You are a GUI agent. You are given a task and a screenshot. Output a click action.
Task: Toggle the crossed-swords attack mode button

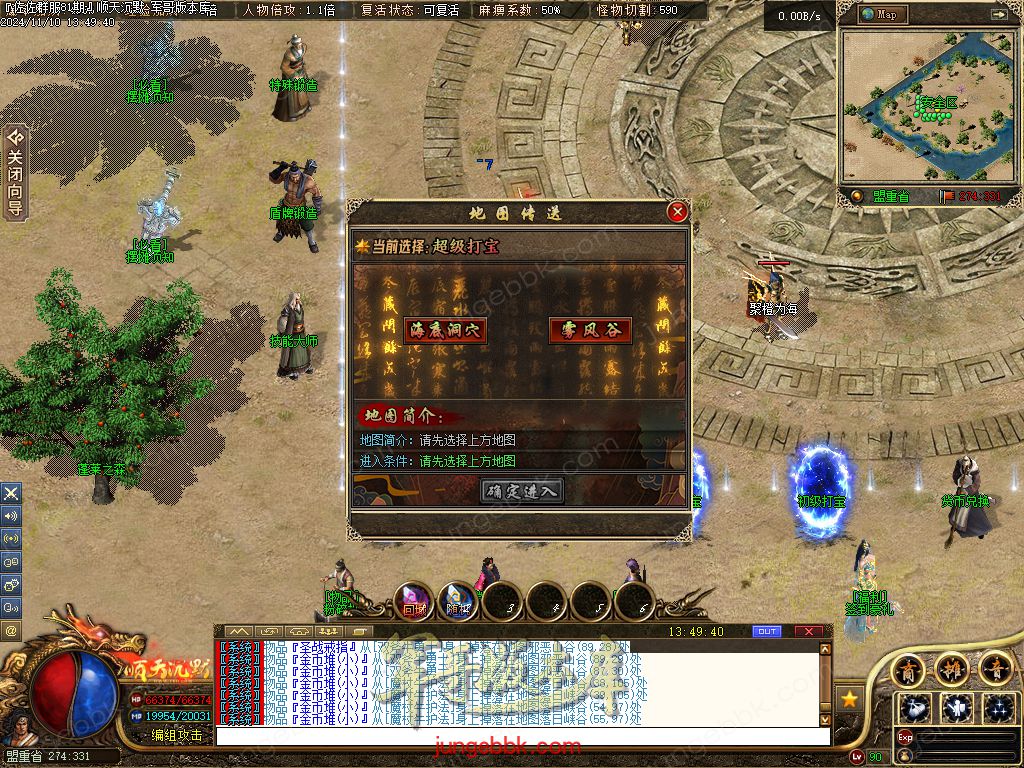pos(11,493)
